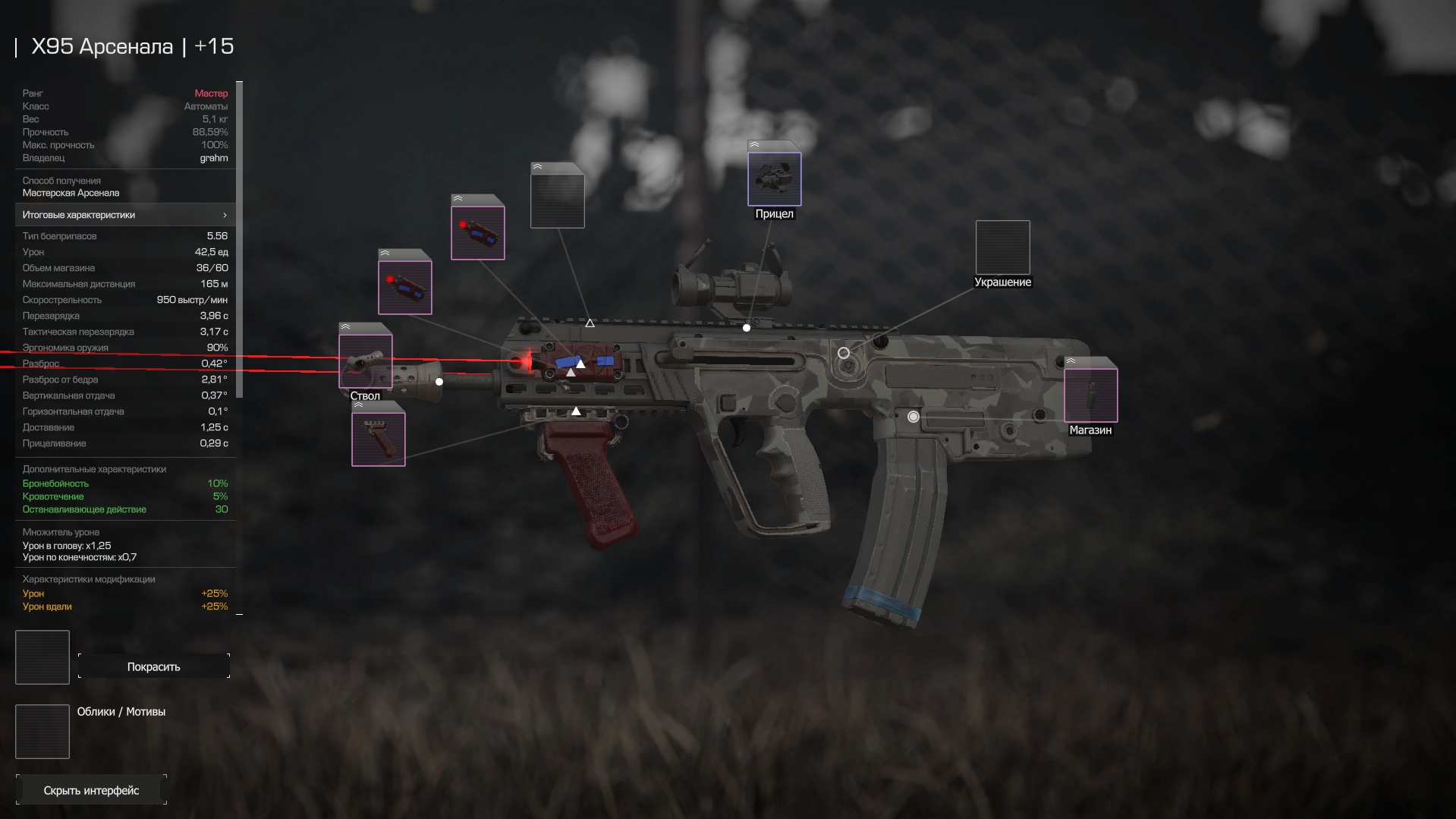The width and height of the screenshot is (1456, 819).
Task: Click the Покрасить button
Action: coord(153,666)
